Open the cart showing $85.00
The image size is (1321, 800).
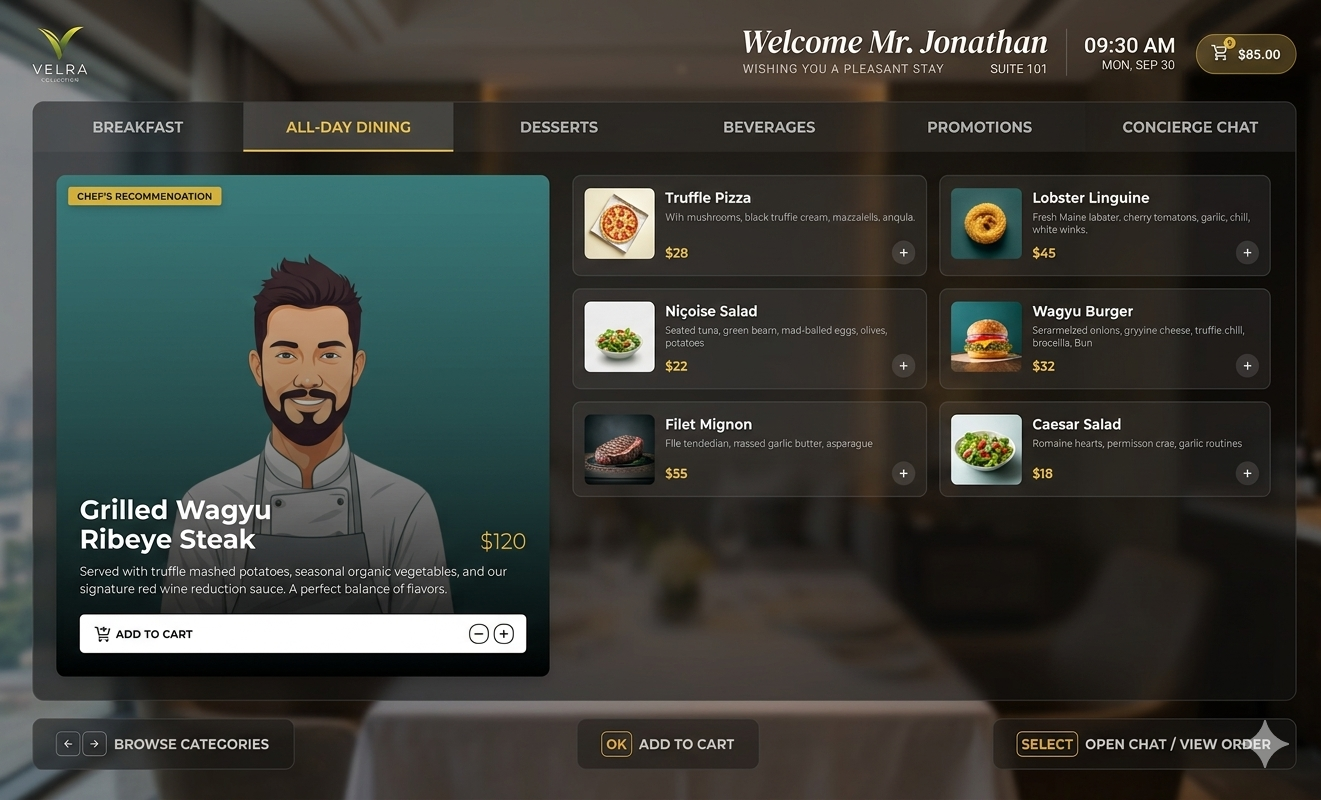click(x=1245, y=53)
